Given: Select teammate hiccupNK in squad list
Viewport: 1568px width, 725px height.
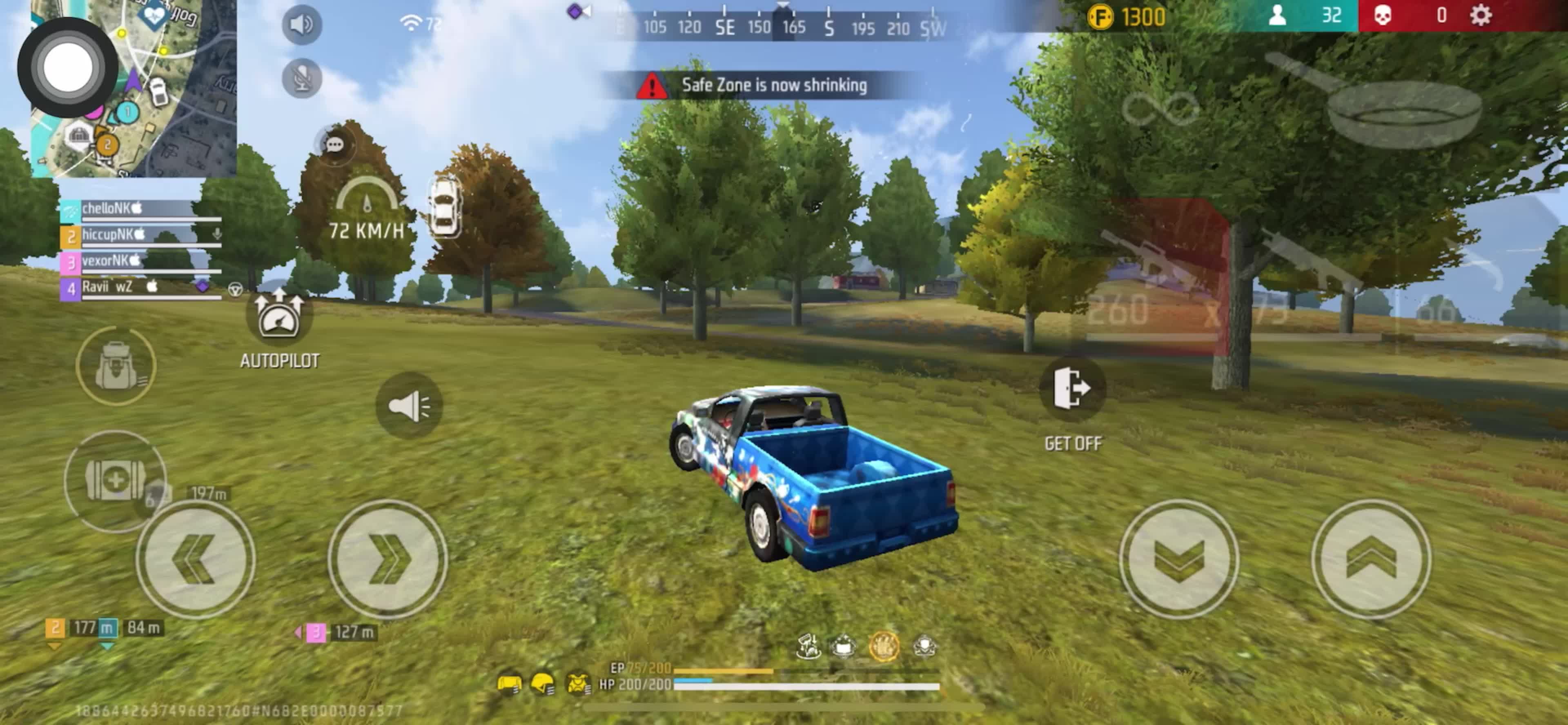Looking at the screenshot, I should (x=140, y=236).
